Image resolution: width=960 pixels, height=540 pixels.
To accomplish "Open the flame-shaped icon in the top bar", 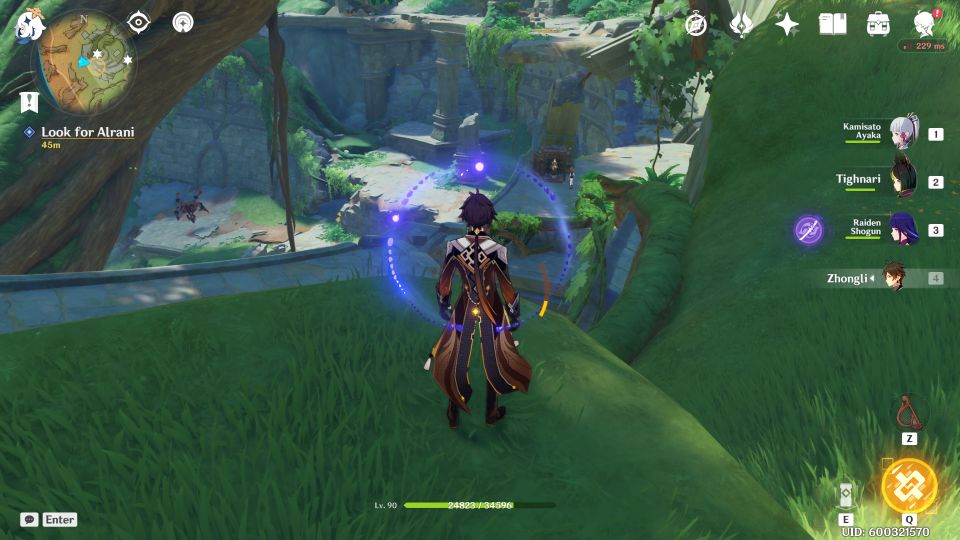I will click(x=742, y=23).
